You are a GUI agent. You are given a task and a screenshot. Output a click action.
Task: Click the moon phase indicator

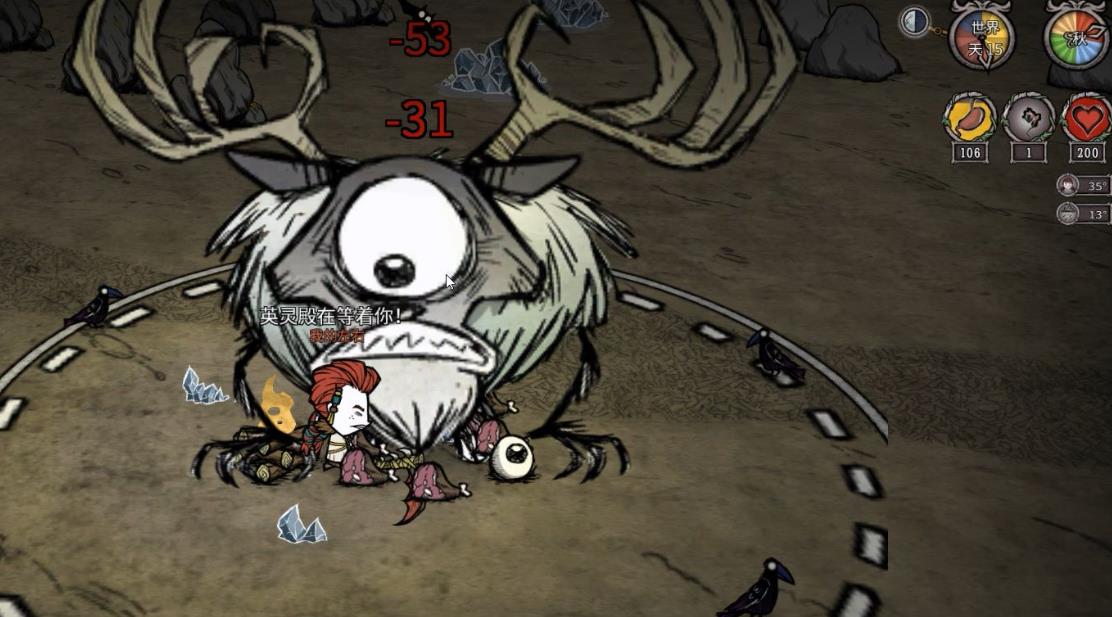(x=914, y=22)
